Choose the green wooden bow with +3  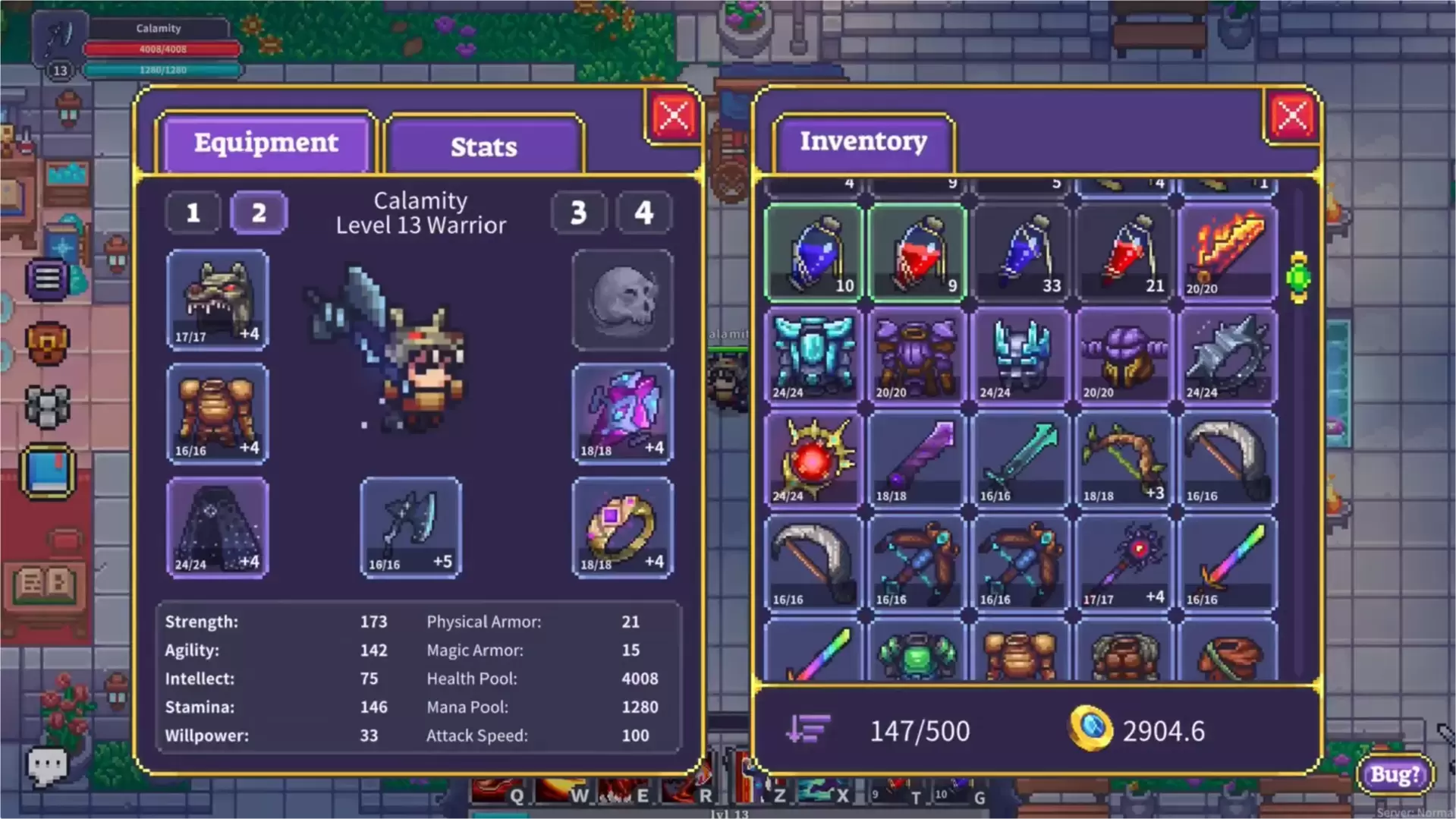point(1124,460)
